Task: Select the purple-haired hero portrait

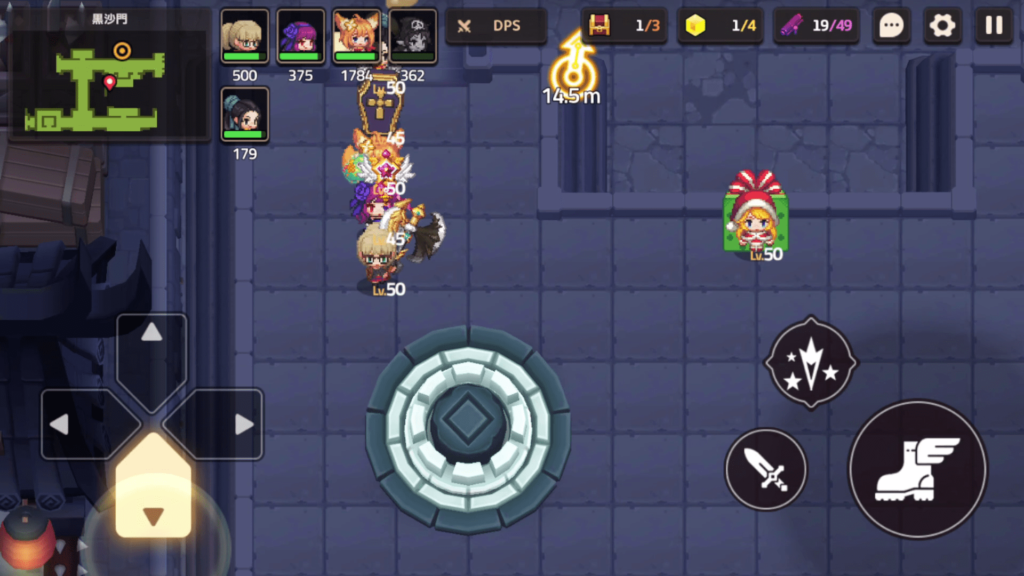Action: [300, 37]
